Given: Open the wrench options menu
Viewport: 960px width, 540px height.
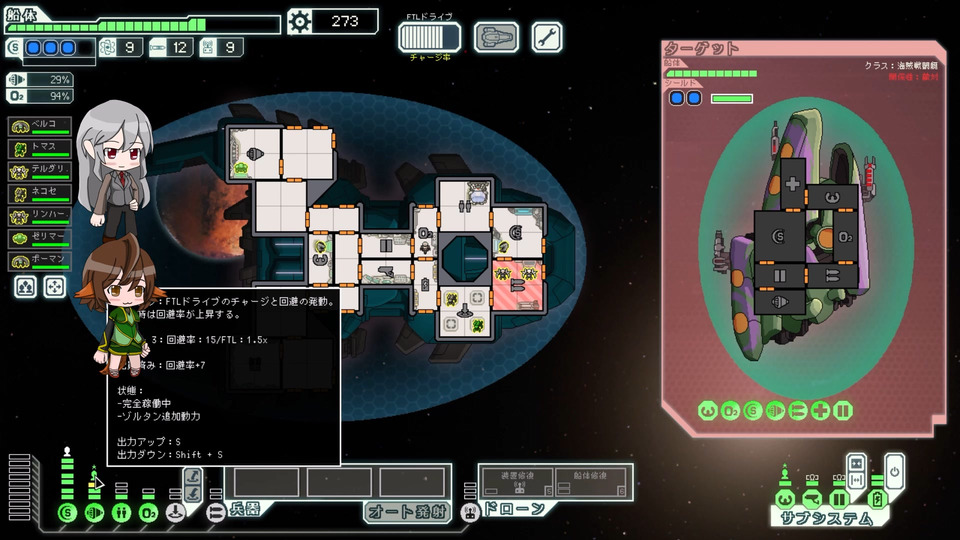Looking at the screenshot, I should (546, 37).
